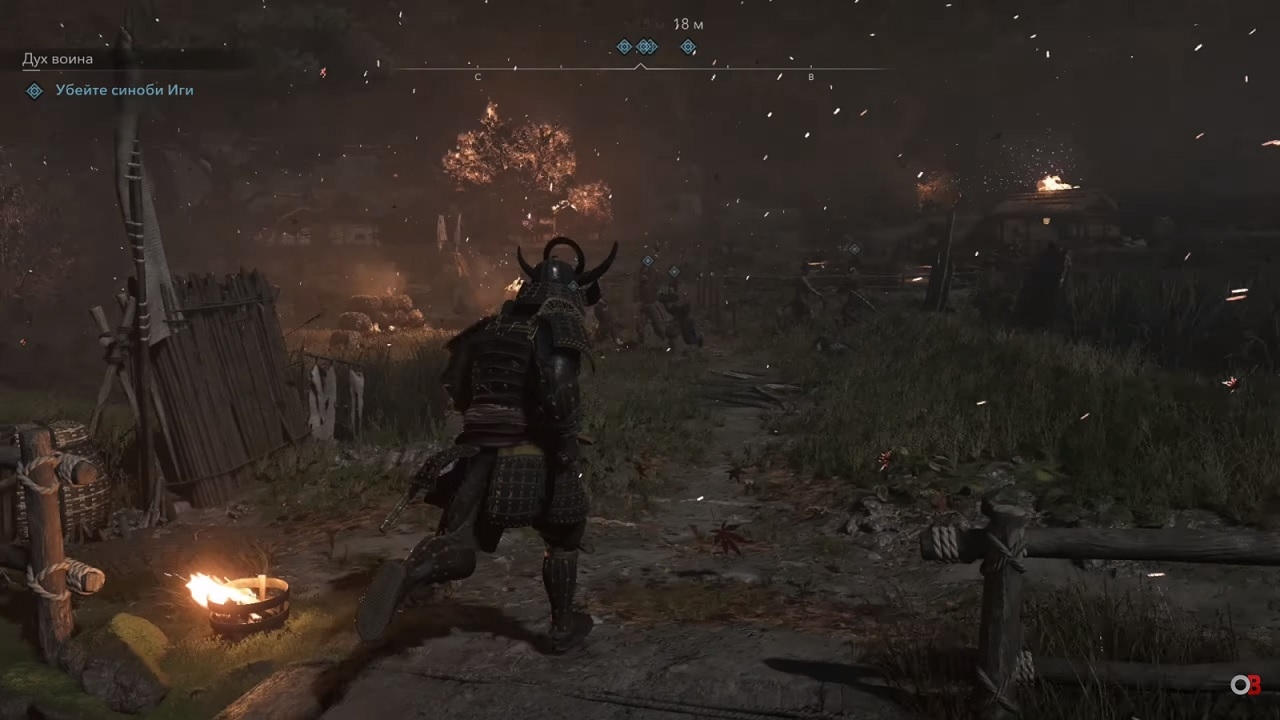Click the O3 channel watermark logo

(x=1245, y=685)
